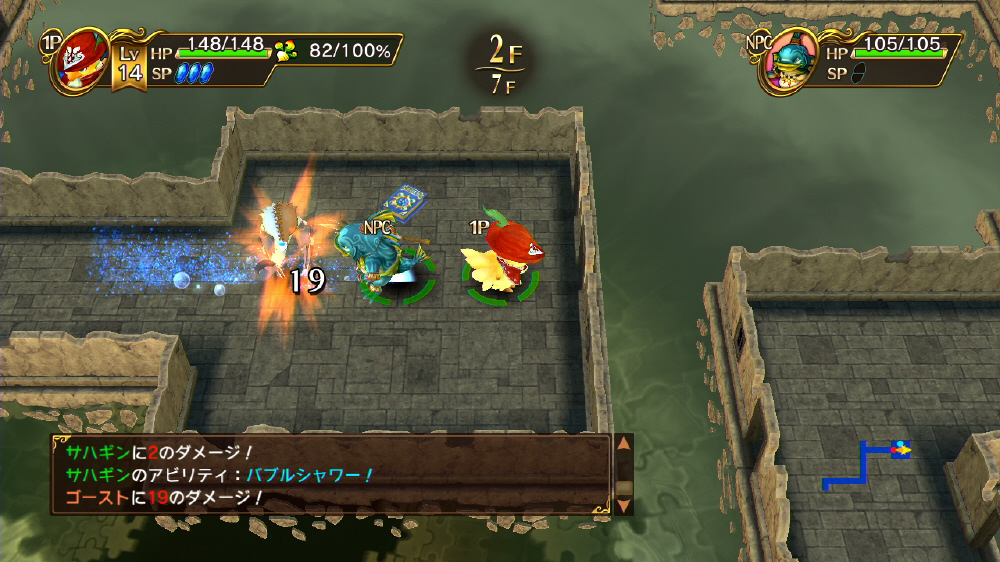Select the NPC partner portrait

pyautogui.click(x=785, y=62)
